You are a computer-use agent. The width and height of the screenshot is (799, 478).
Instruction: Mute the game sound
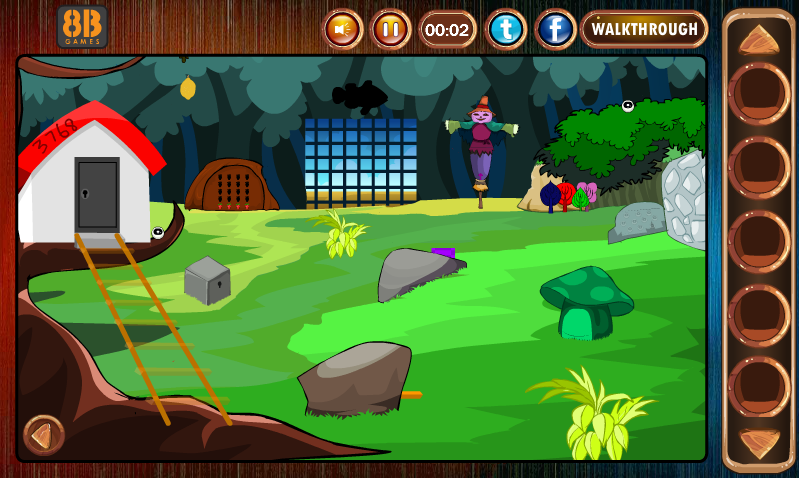tap(342, 29)
